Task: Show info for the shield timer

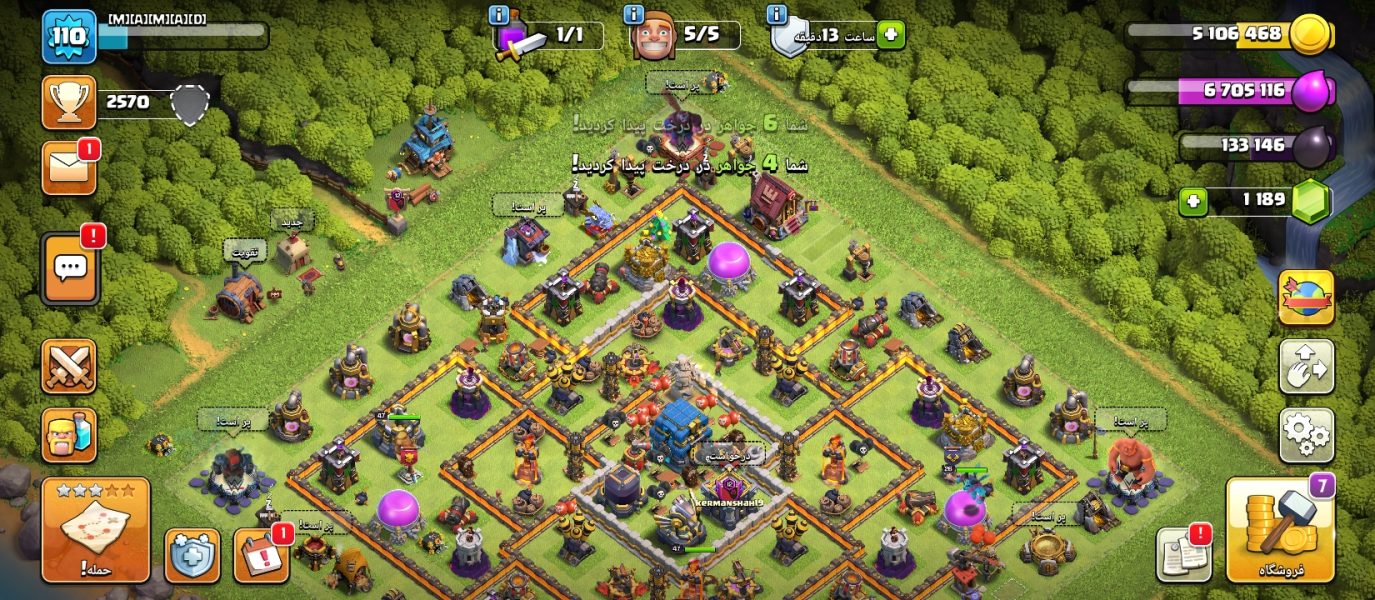Action: pyautogui.click(x=776, y=14)
